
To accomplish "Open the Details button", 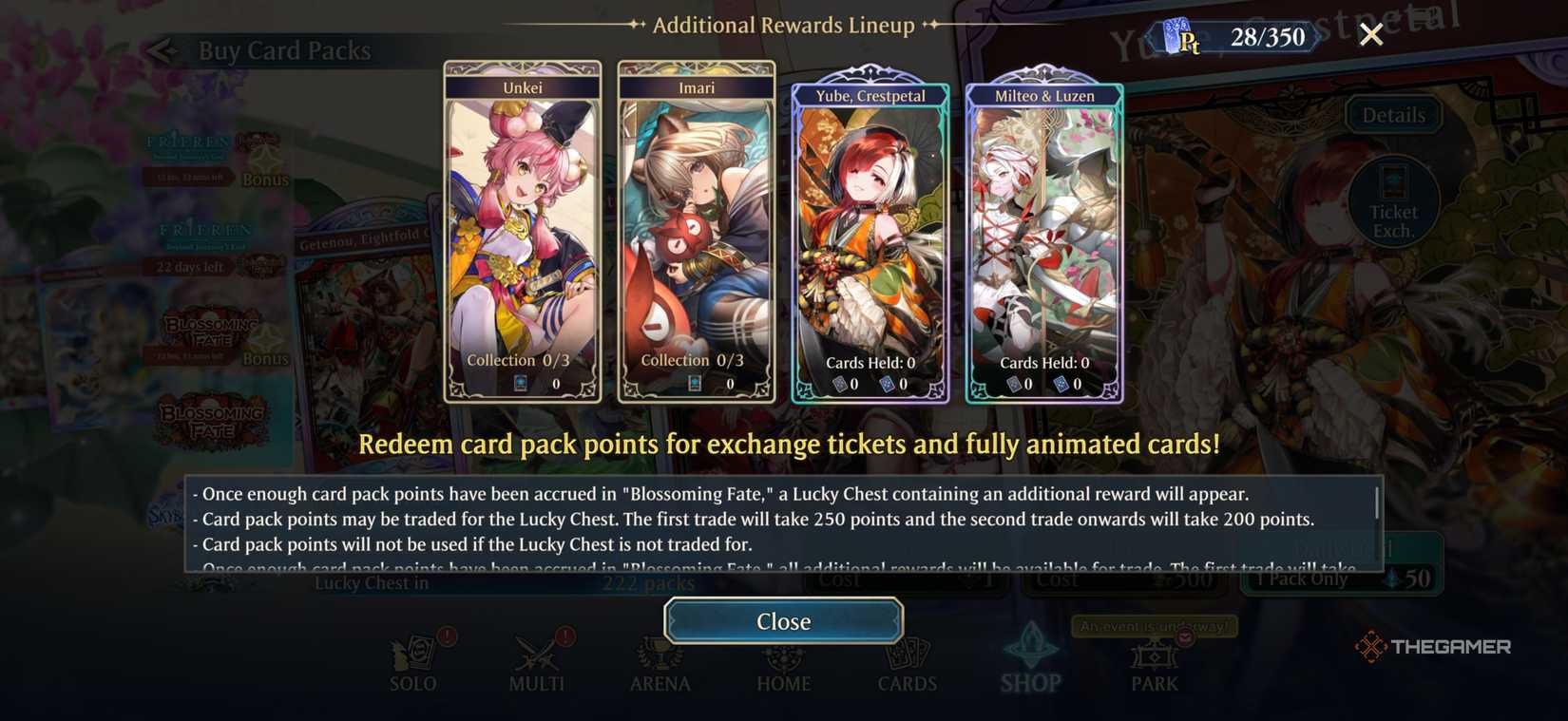I will (1393, 114).
